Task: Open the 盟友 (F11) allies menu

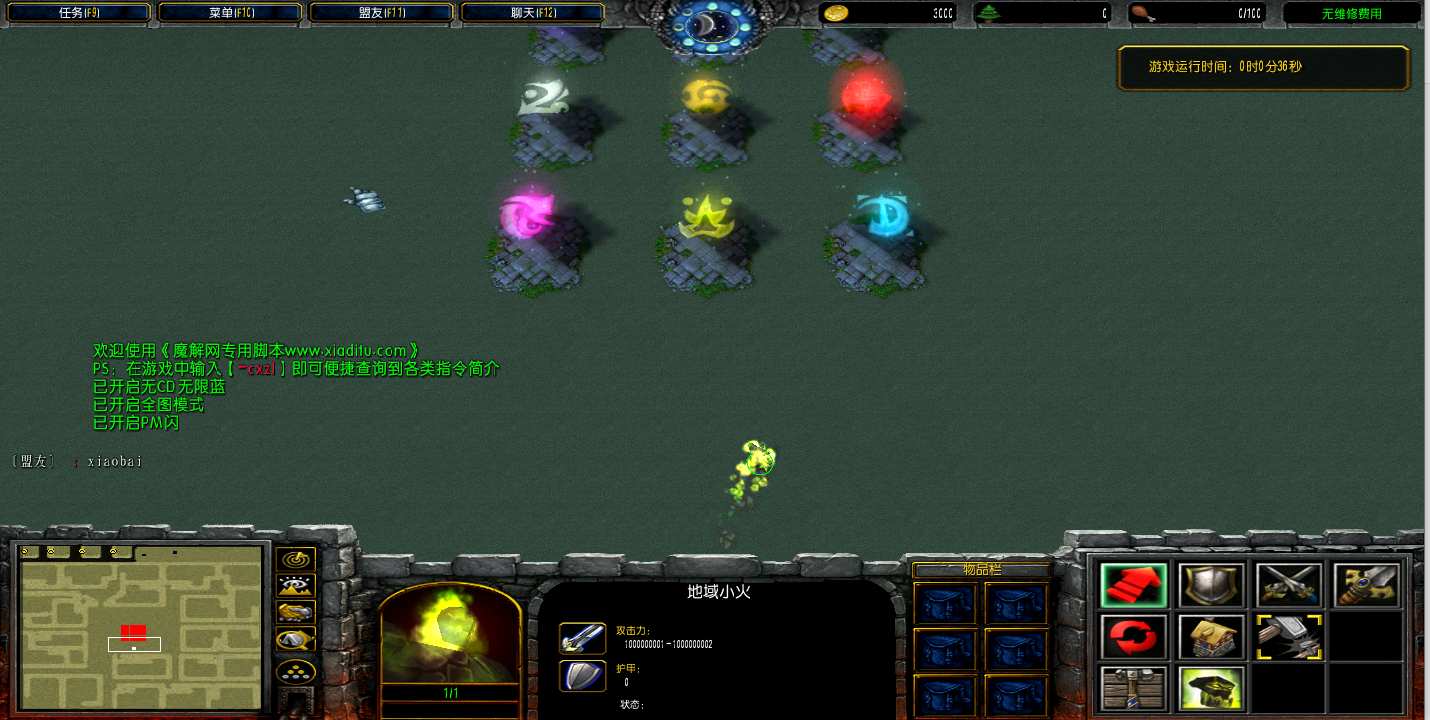Action: [x=381, y=13]
